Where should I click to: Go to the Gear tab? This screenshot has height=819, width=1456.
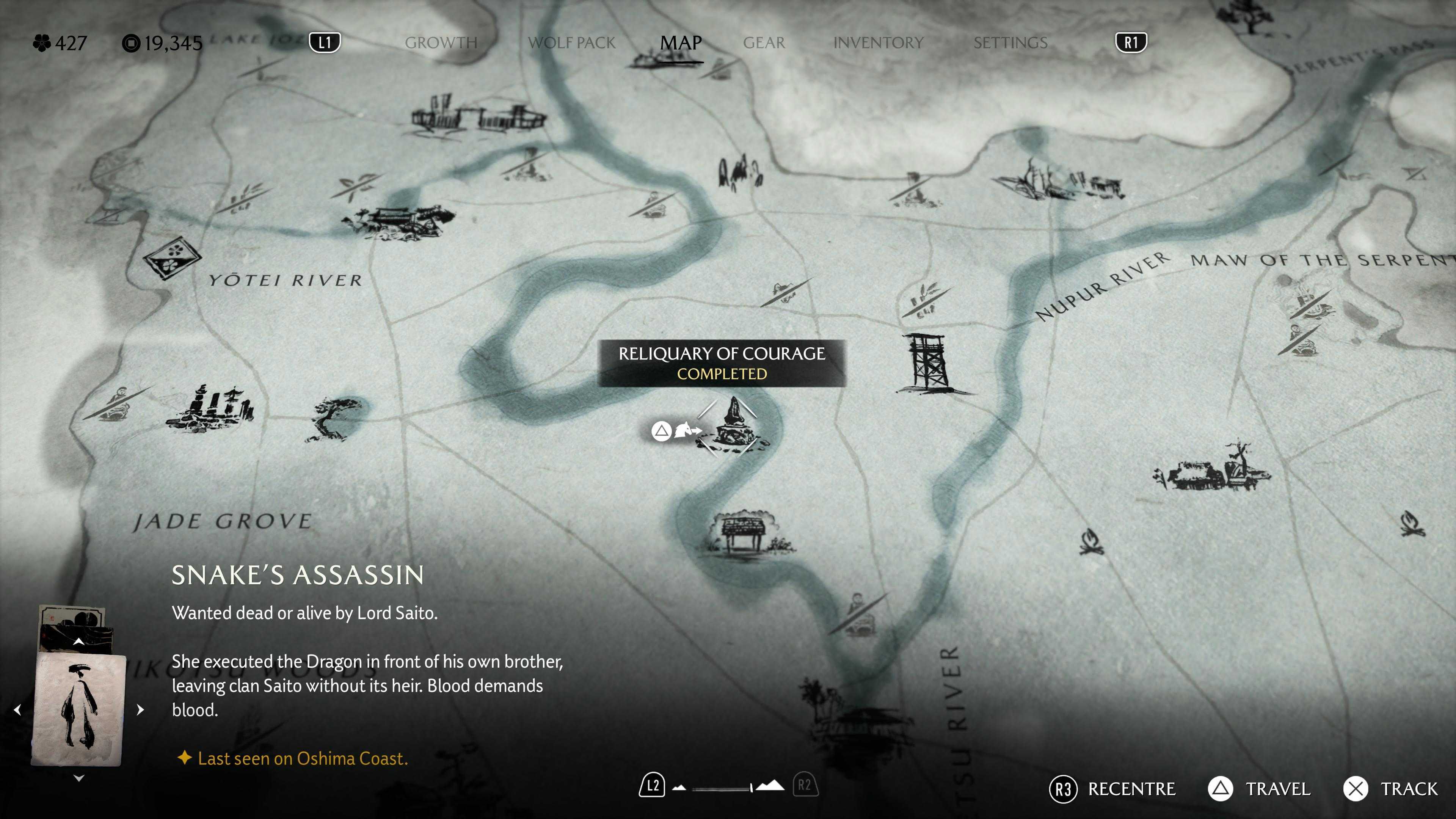point(764,42)
